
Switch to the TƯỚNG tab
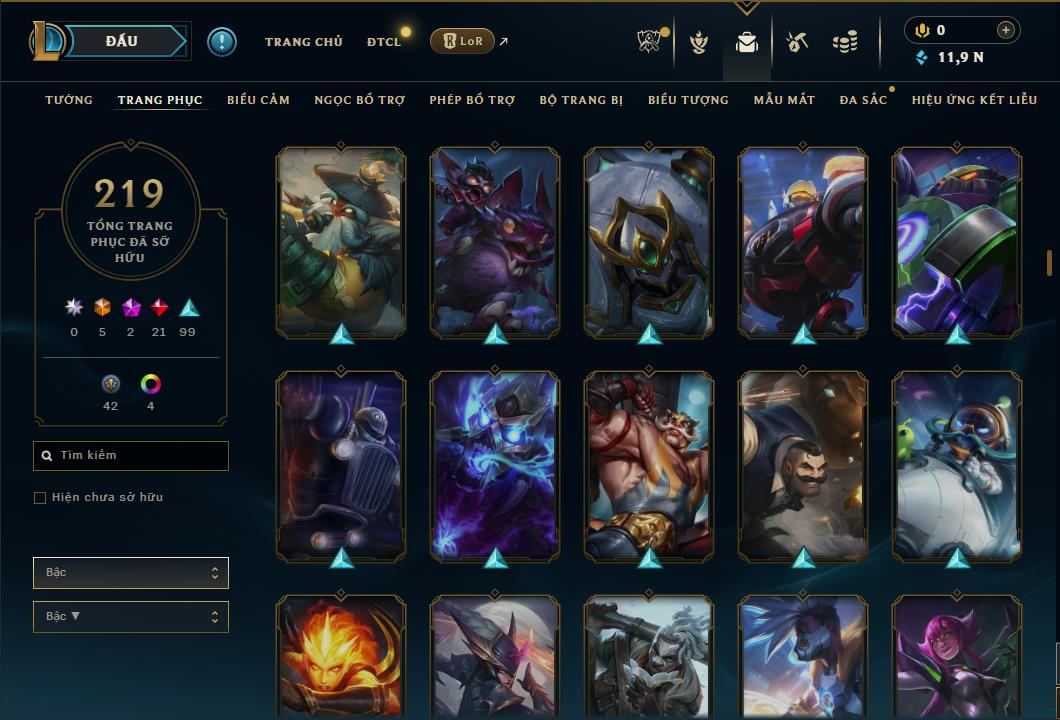pyautogui.click(x=69, y=100)
